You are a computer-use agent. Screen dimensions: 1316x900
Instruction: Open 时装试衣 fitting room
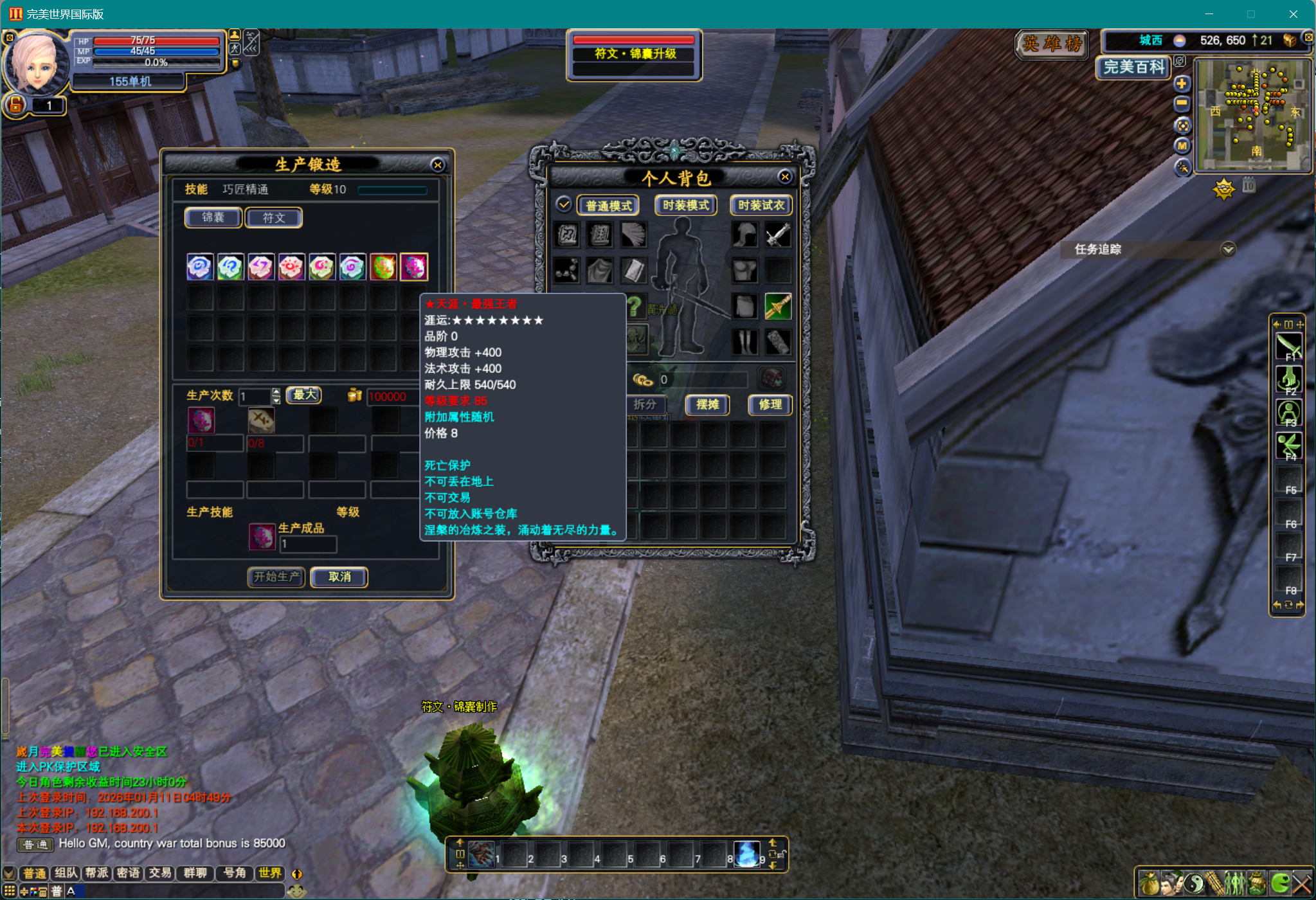coord(761,205)
